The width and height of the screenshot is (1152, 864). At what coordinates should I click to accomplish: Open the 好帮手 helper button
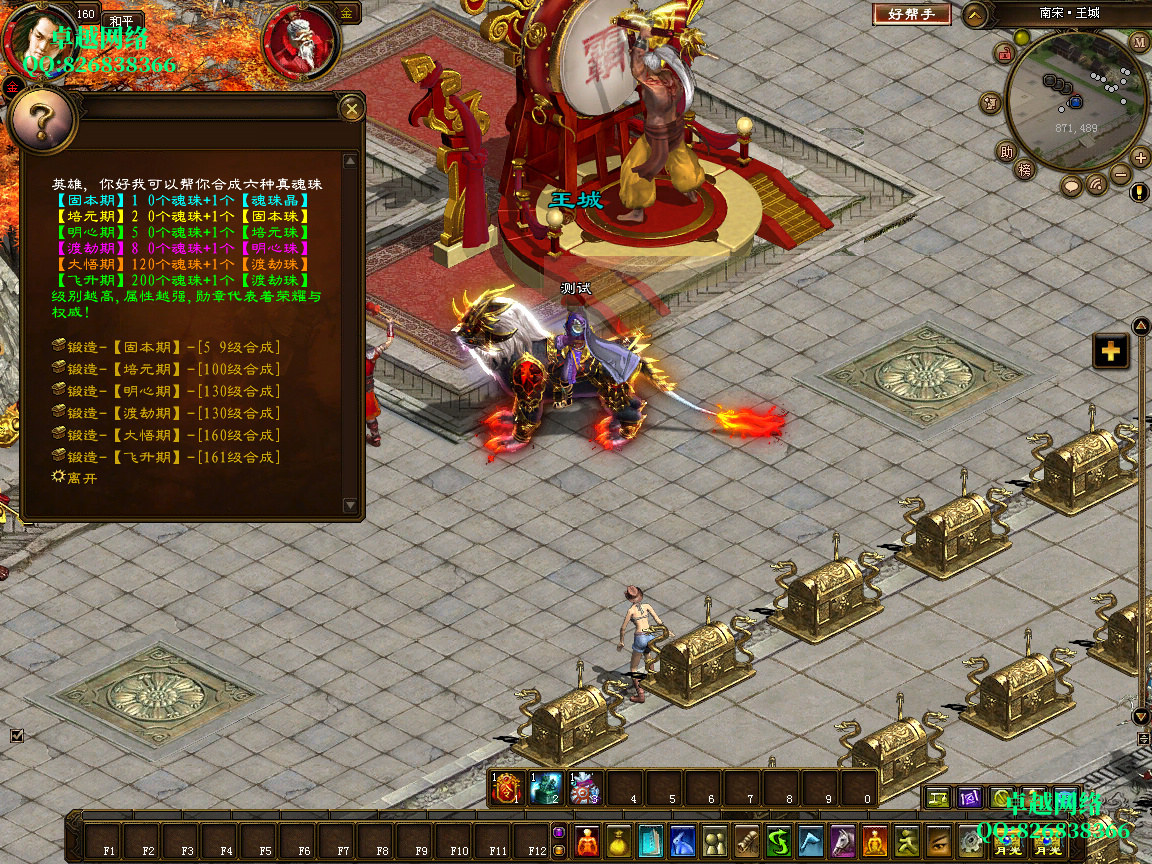click(911, 14)
